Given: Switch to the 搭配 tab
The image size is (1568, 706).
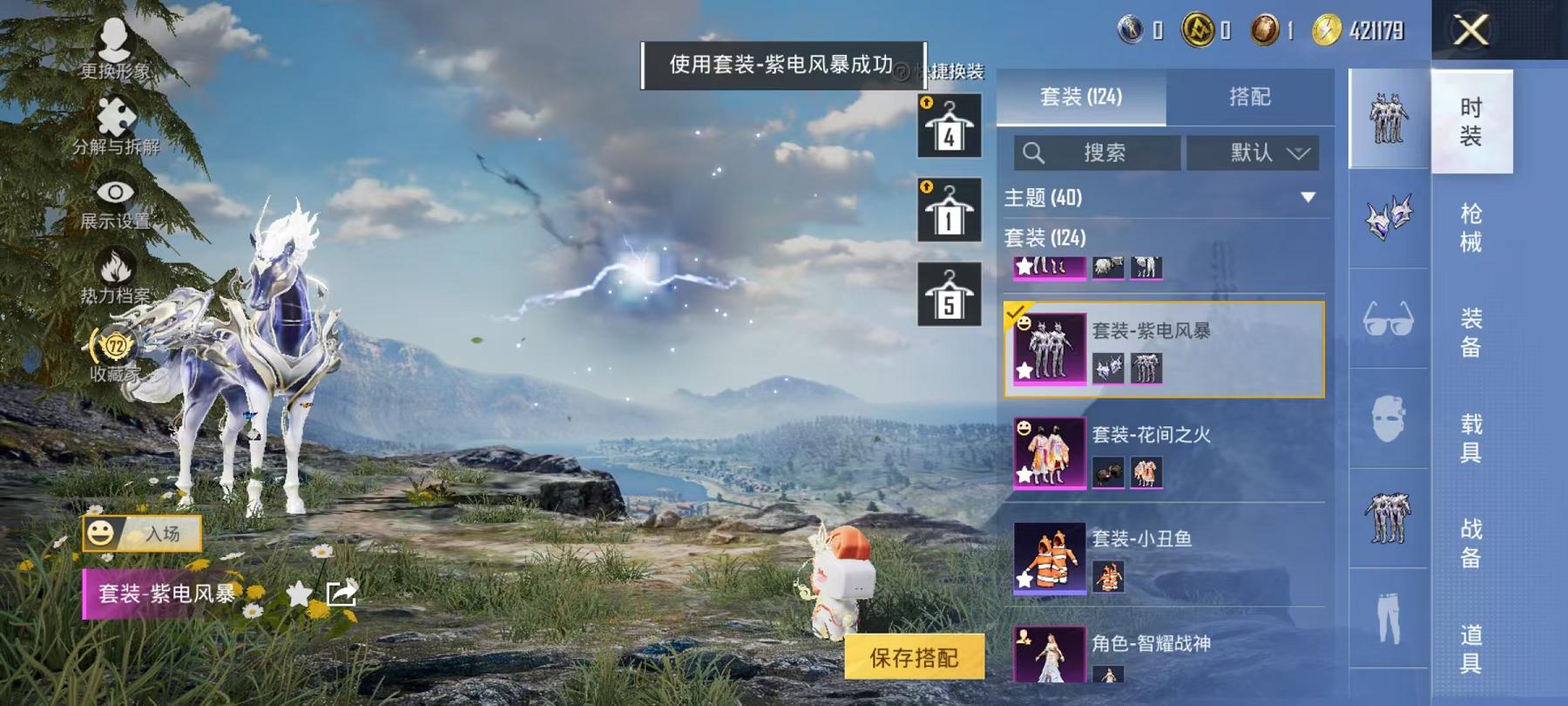Looking at the screenshot, I should (x=1250, y=98).
